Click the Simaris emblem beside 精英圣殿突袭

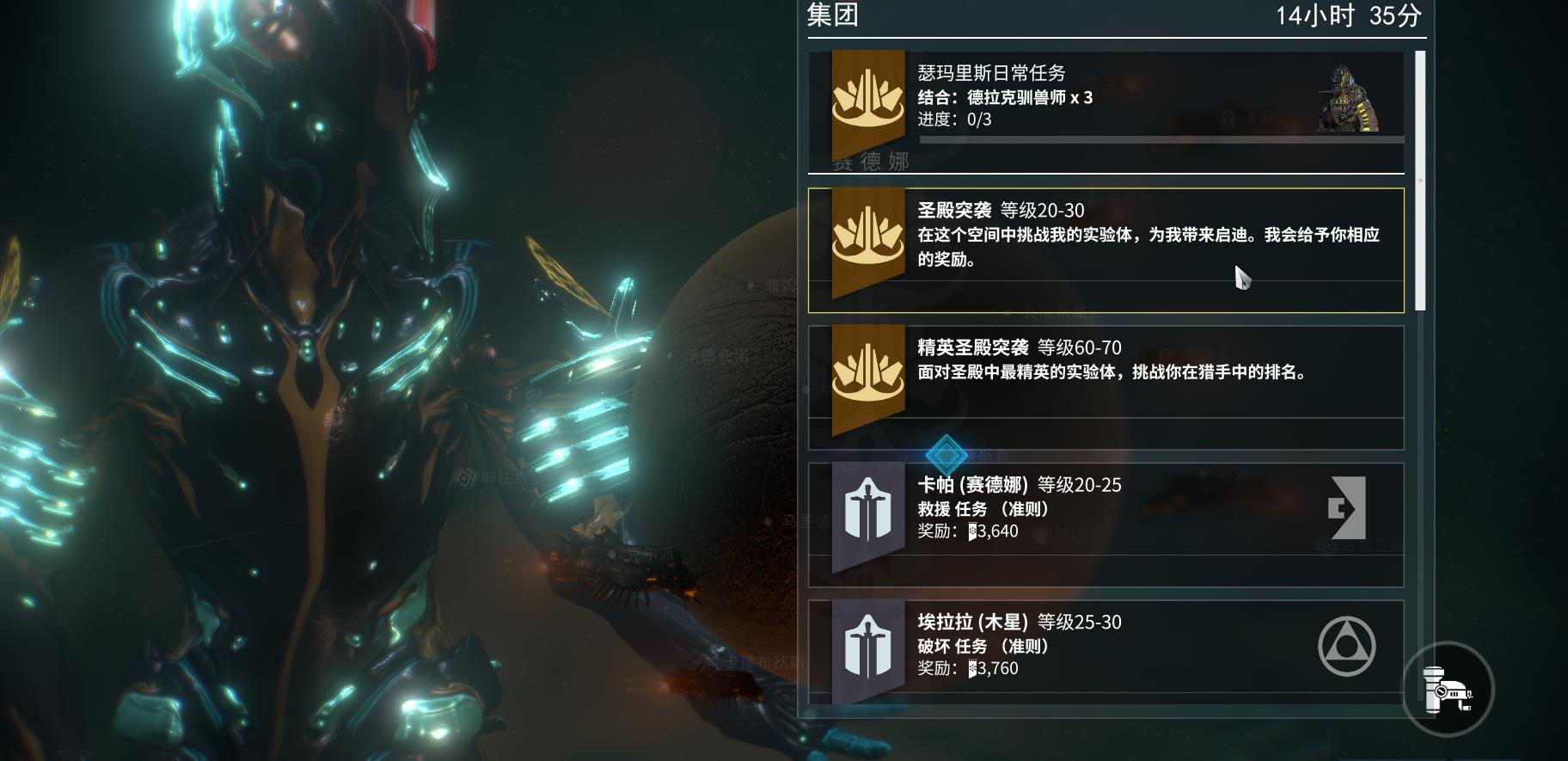click(869, 377)
